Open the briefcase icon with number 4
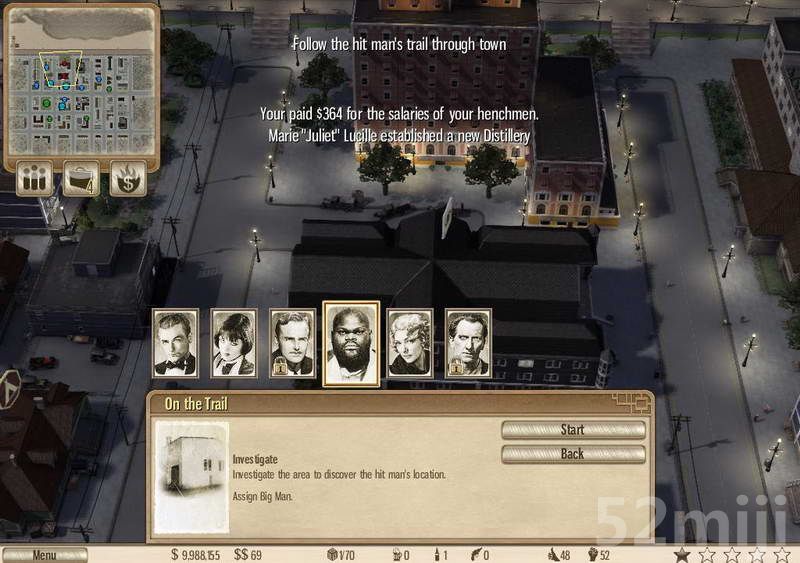This screenshot has height=563, width=800. pyautogui.click(x=82, y=178)
